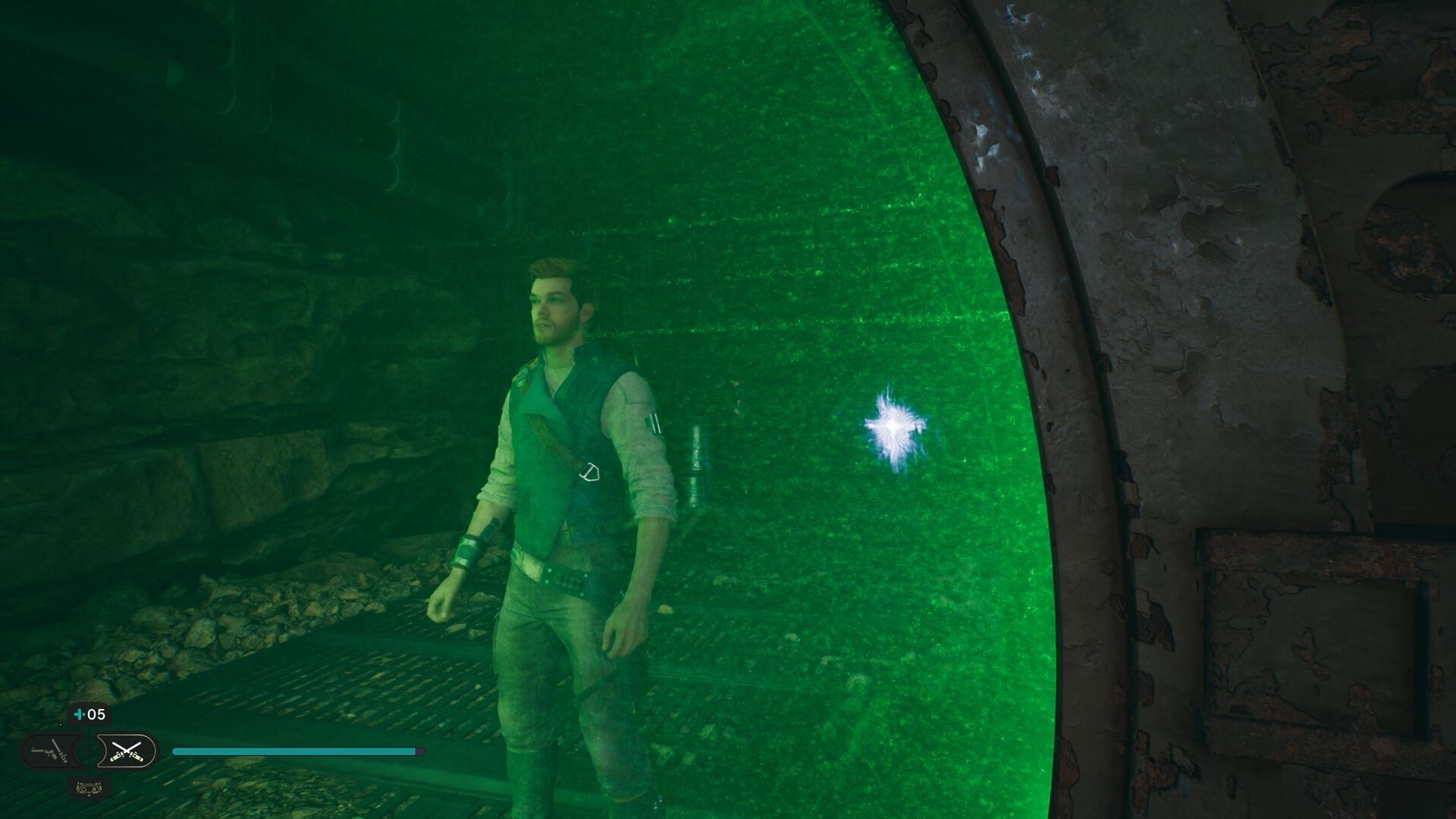Click the BD-1 droid icon below the stances

pyautogui.click(x=89, y=789)
